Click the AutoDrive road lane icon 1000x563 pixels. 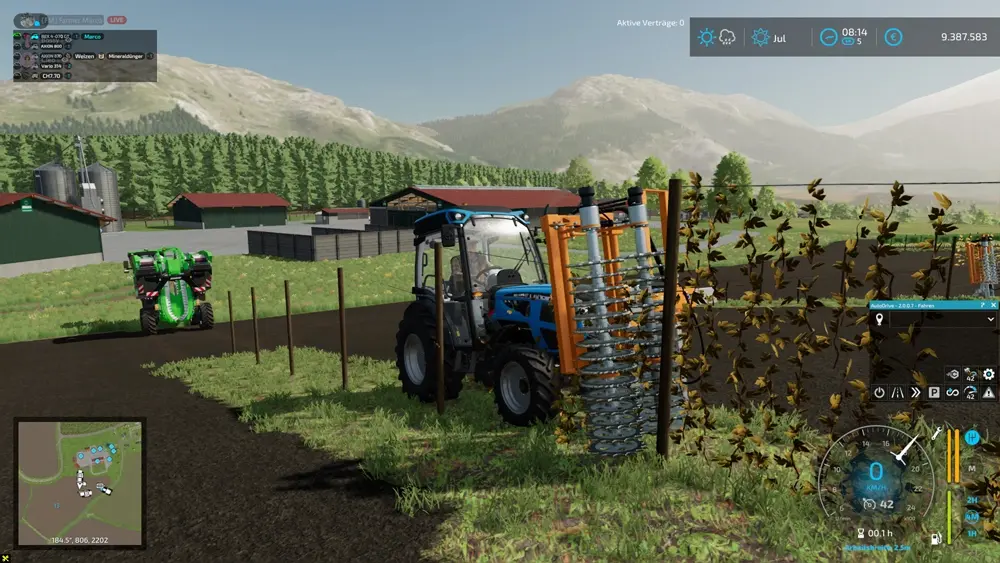point(897,393)
